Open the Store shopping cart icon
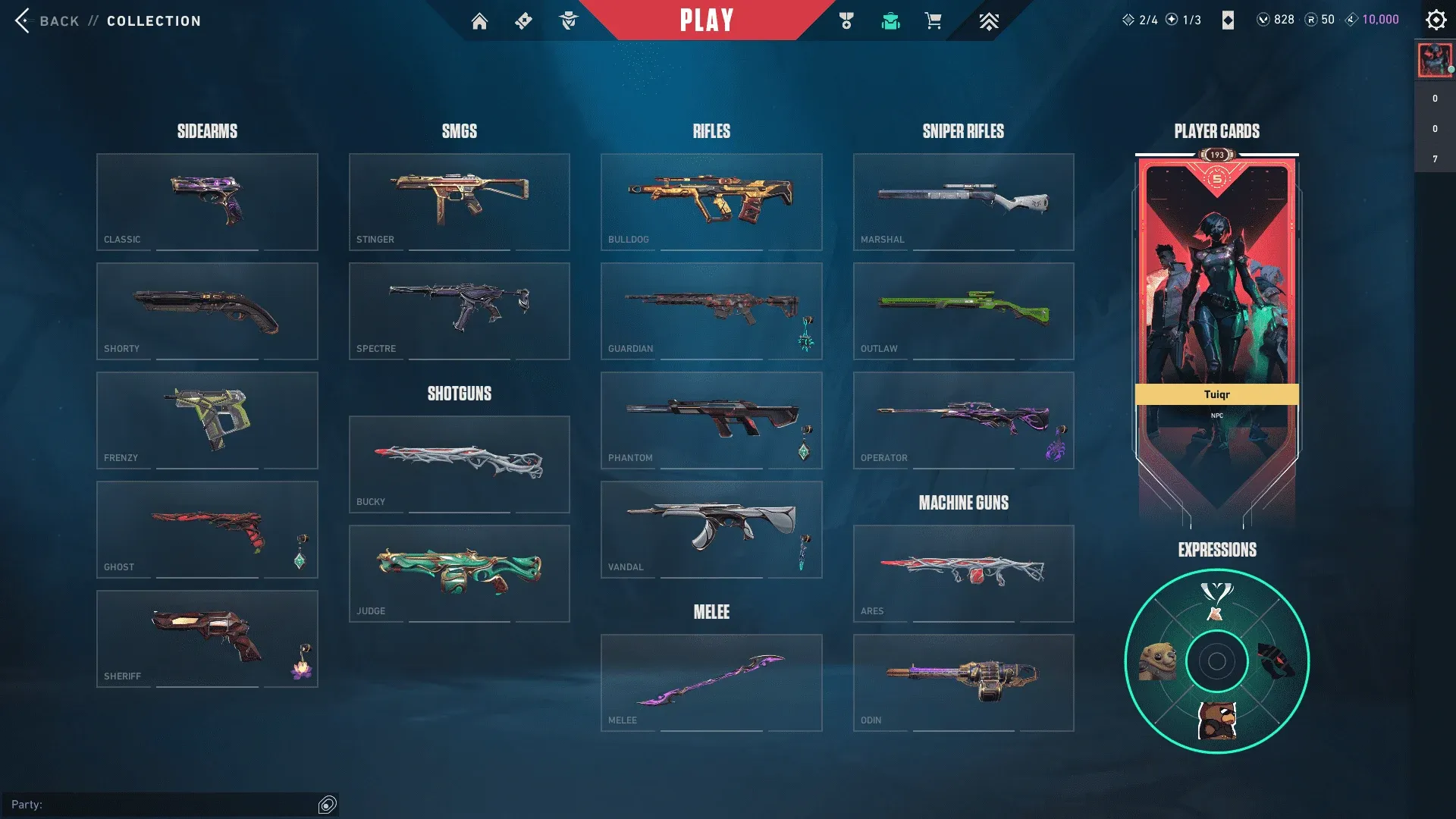This screenshot has height=819, width=1456. [933, 20]
